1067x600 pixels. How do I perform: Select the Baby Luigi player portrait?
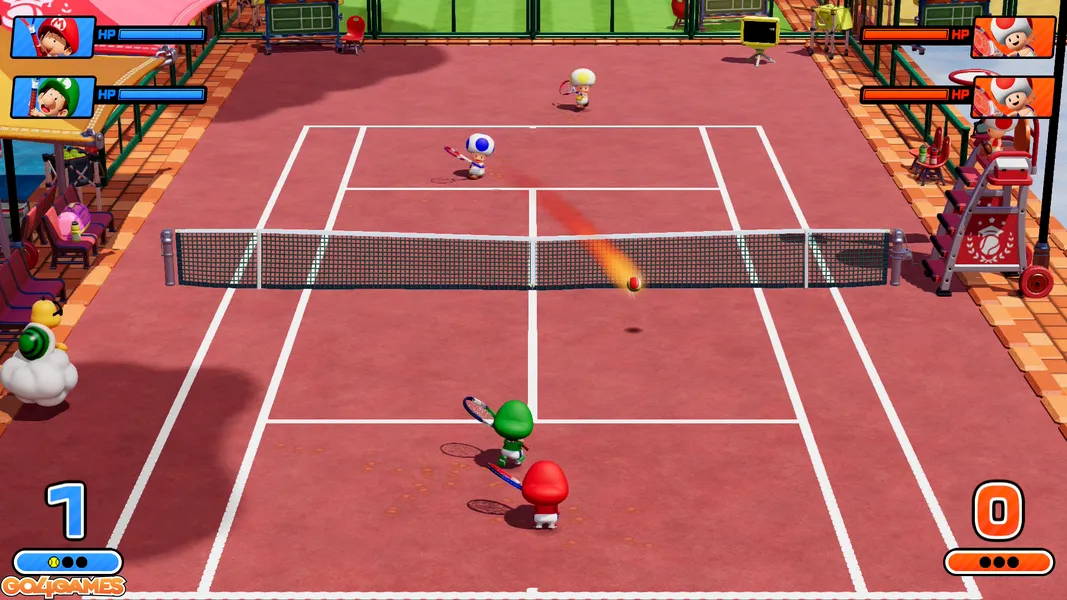coord(53,97)
